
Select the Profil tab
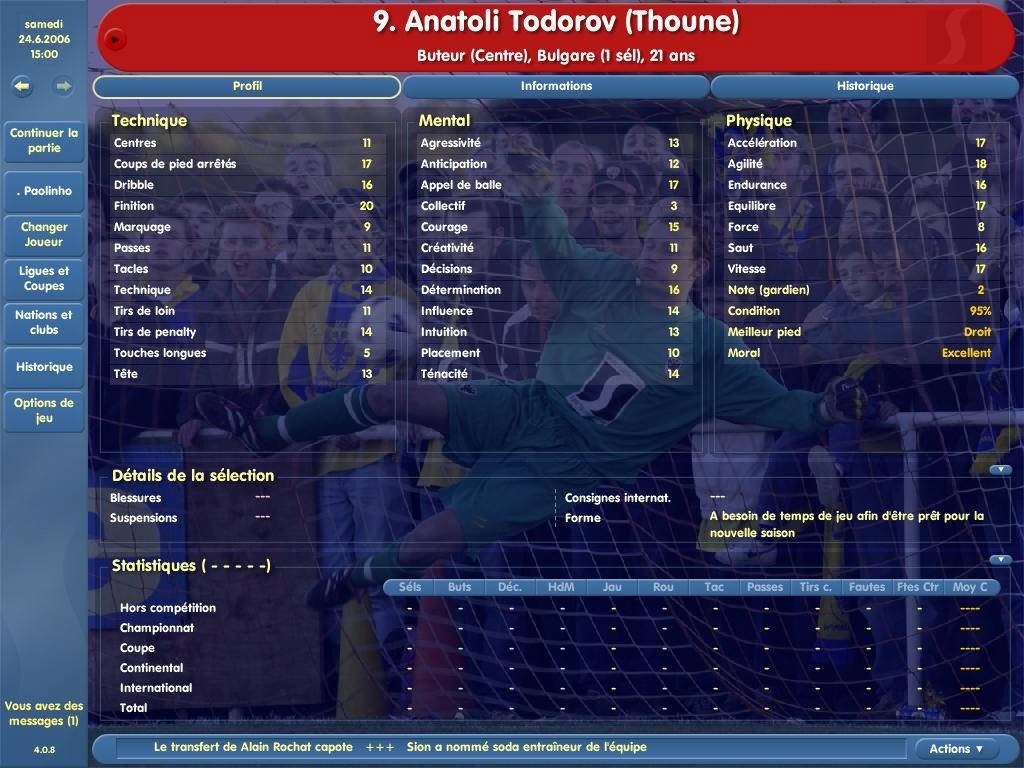247,86
